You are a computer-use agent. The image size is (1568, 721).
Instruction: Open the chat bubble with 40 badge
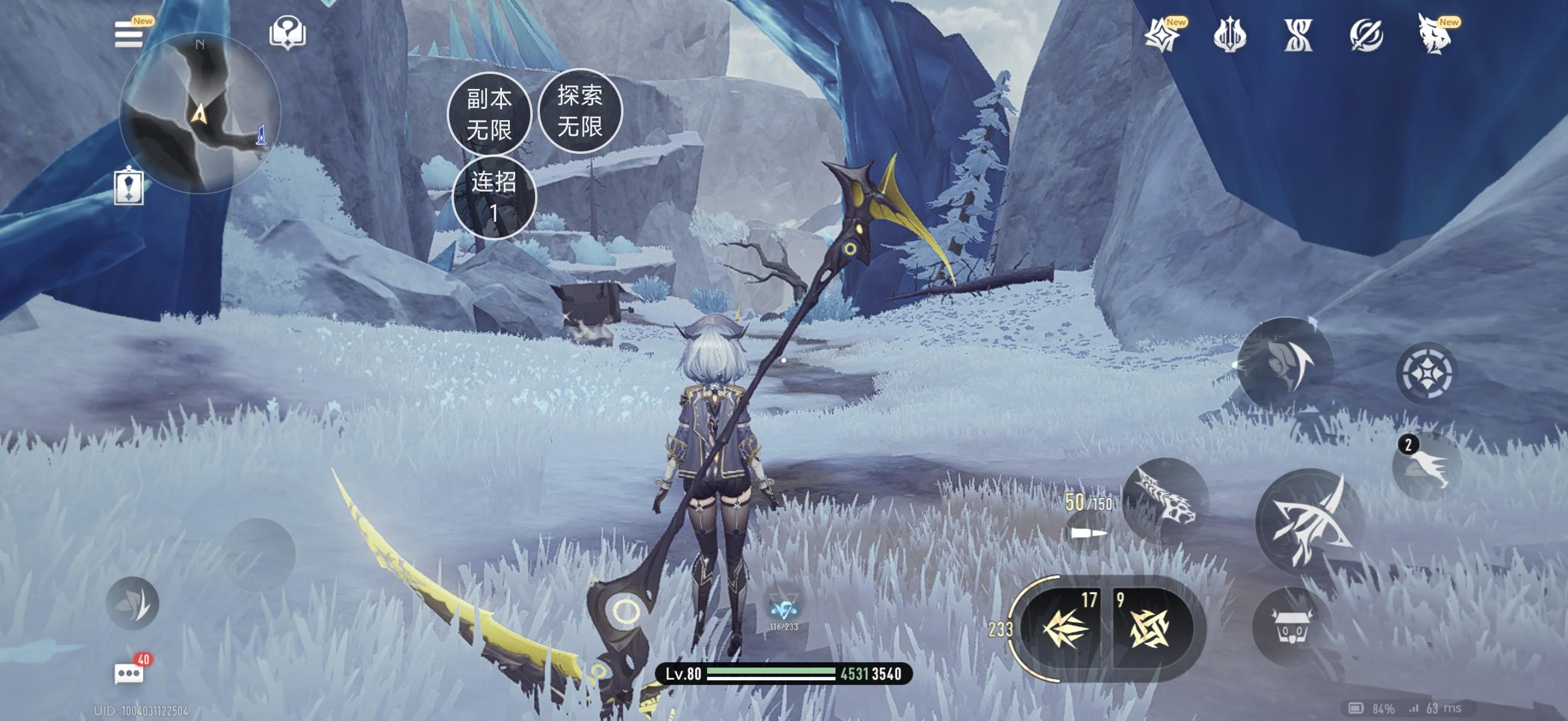point(130,673)
